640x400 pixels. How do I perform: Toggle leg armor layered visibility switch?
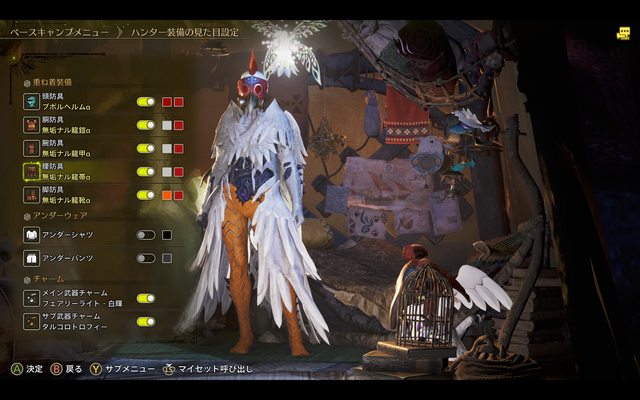[x=146, y=195]
